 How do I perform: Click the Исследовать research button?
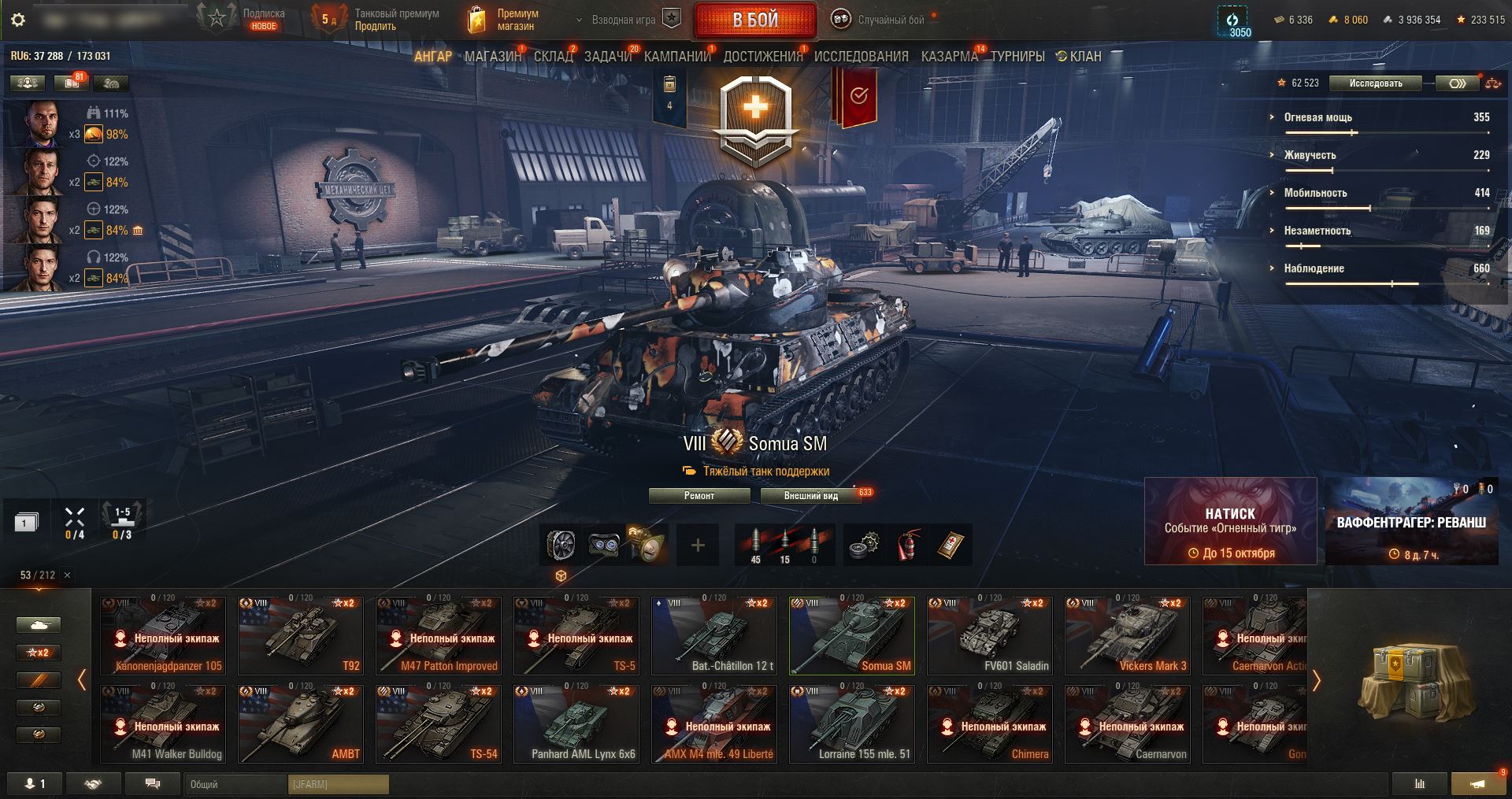click(x=1375, y=83)
